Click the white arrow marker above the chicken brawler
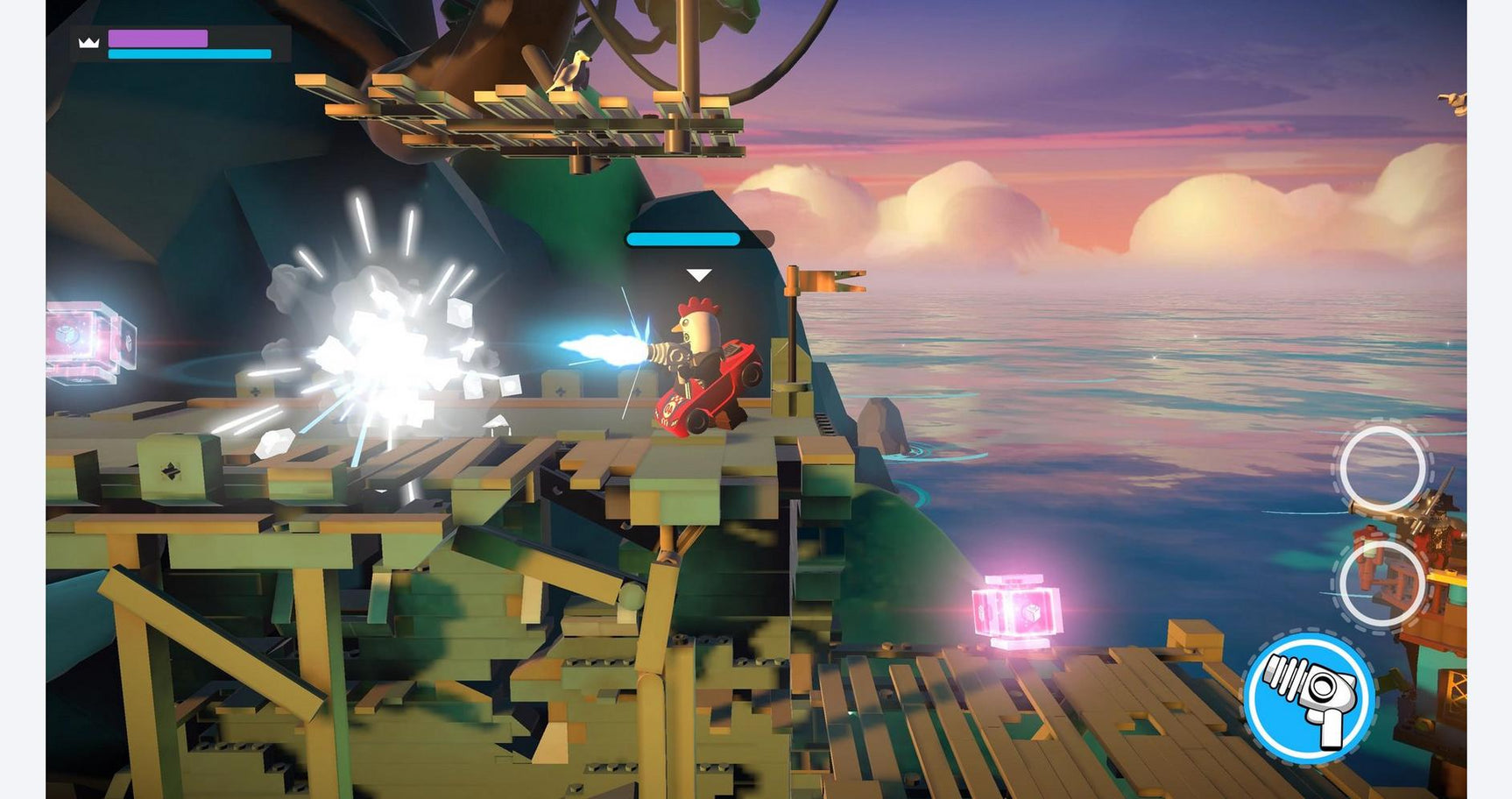This screenshot has width=1512, height=799. (698, 274)
